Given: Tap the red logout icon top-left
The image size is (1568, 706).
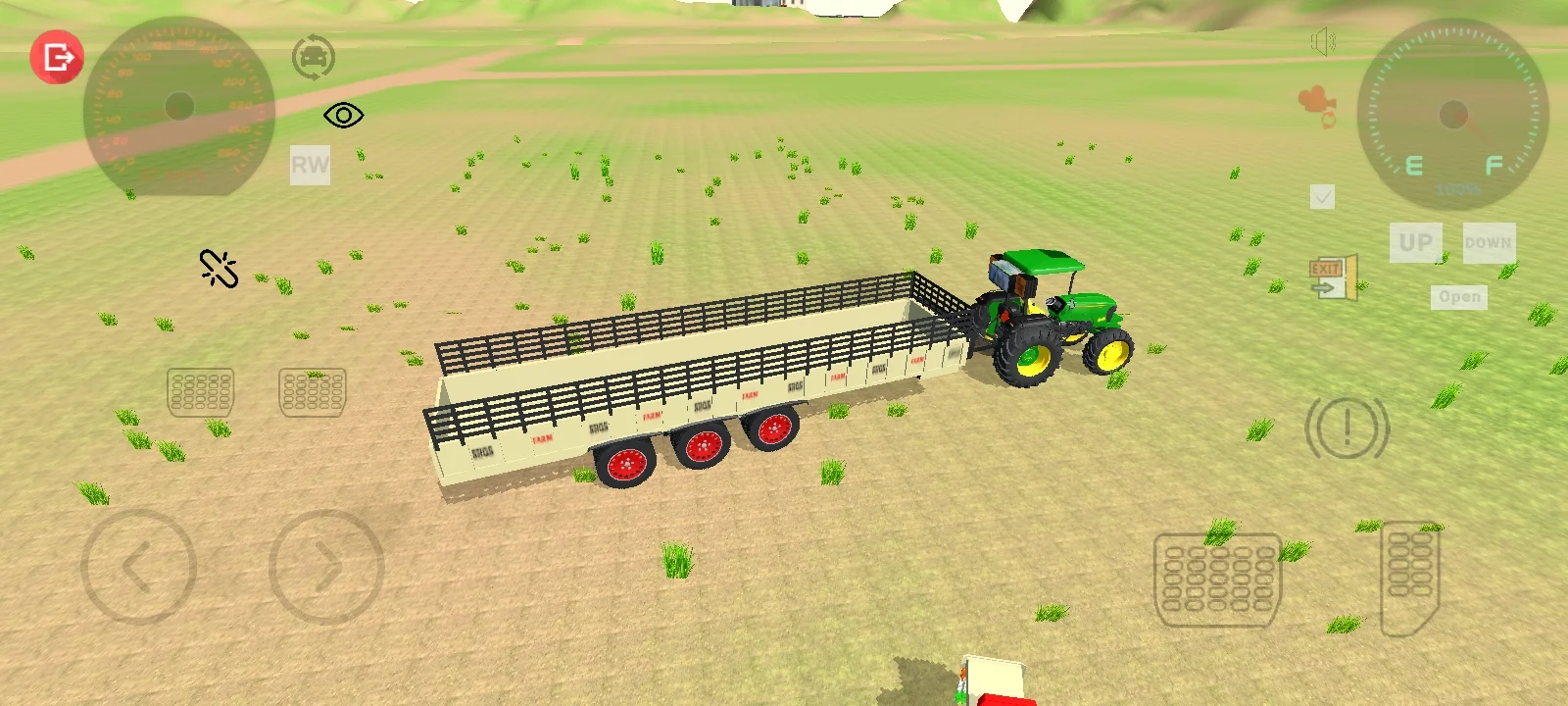Looking at the screenshot, I should click(56, 56).
